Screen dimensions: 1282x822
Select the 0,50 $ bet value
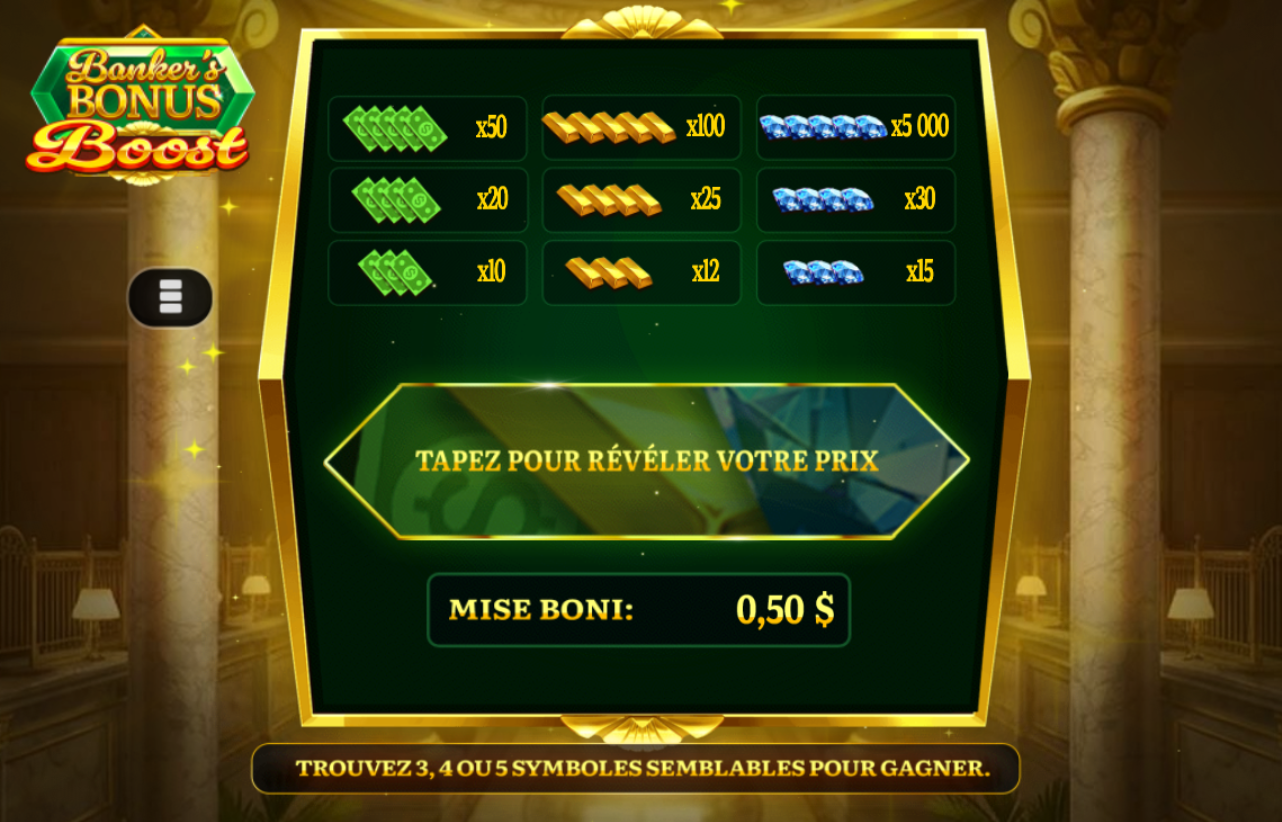pos(789,606)
